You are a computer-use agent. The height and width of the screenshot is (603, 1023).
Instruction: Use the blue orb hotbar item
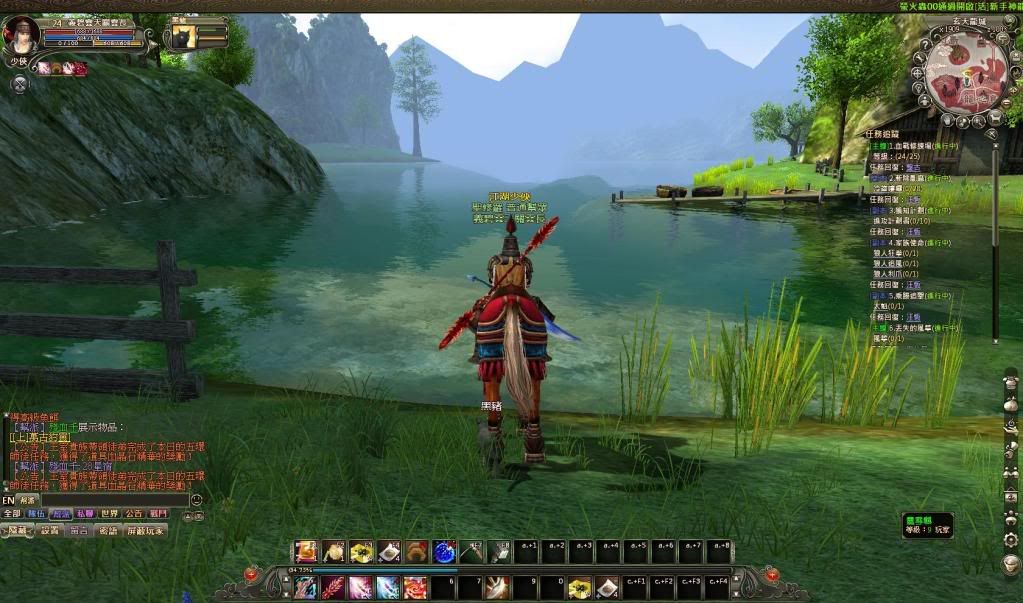(x=443, y=551)
